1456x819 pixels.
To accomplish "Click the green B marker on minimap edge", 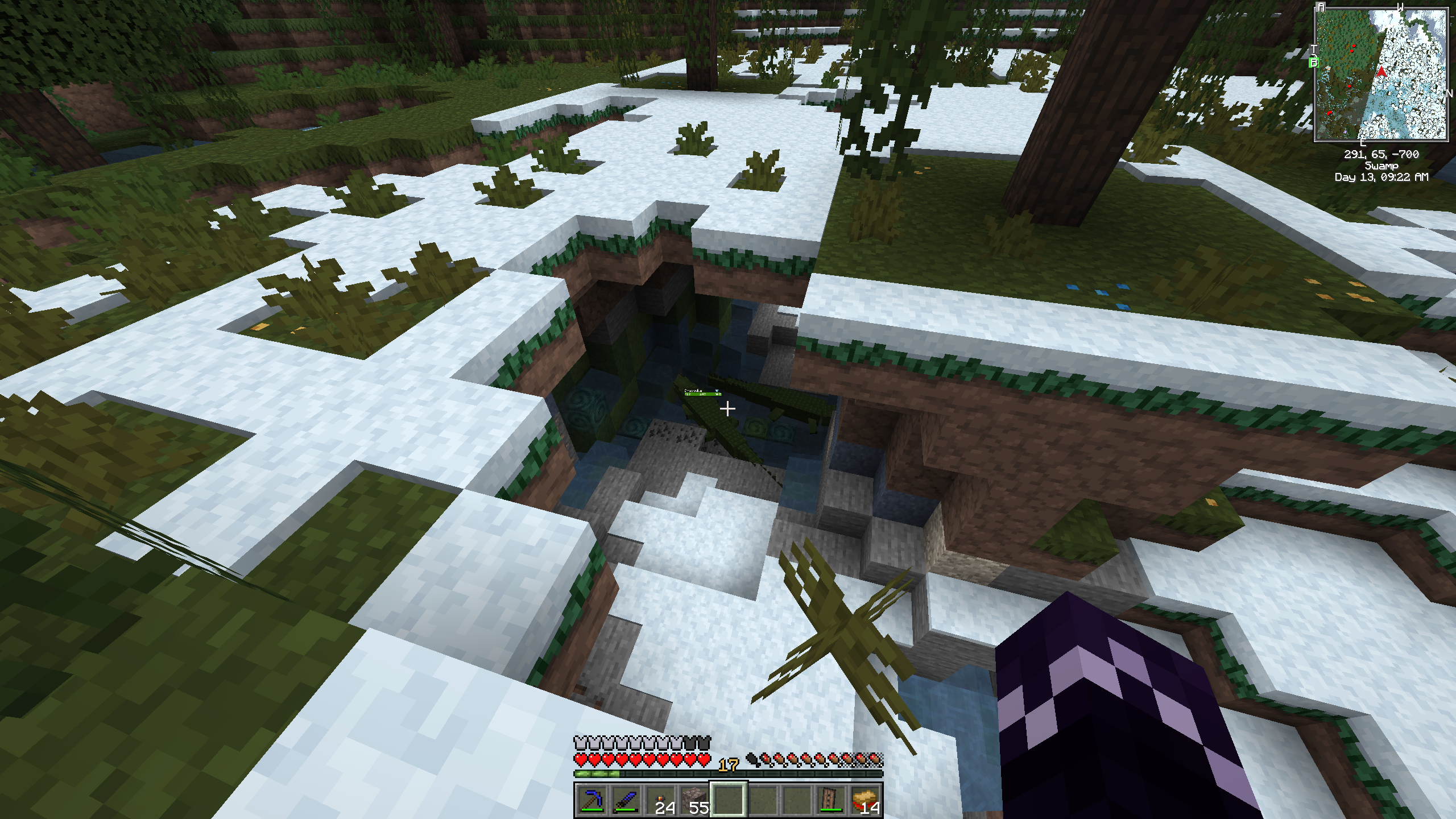I will 1314,63.
